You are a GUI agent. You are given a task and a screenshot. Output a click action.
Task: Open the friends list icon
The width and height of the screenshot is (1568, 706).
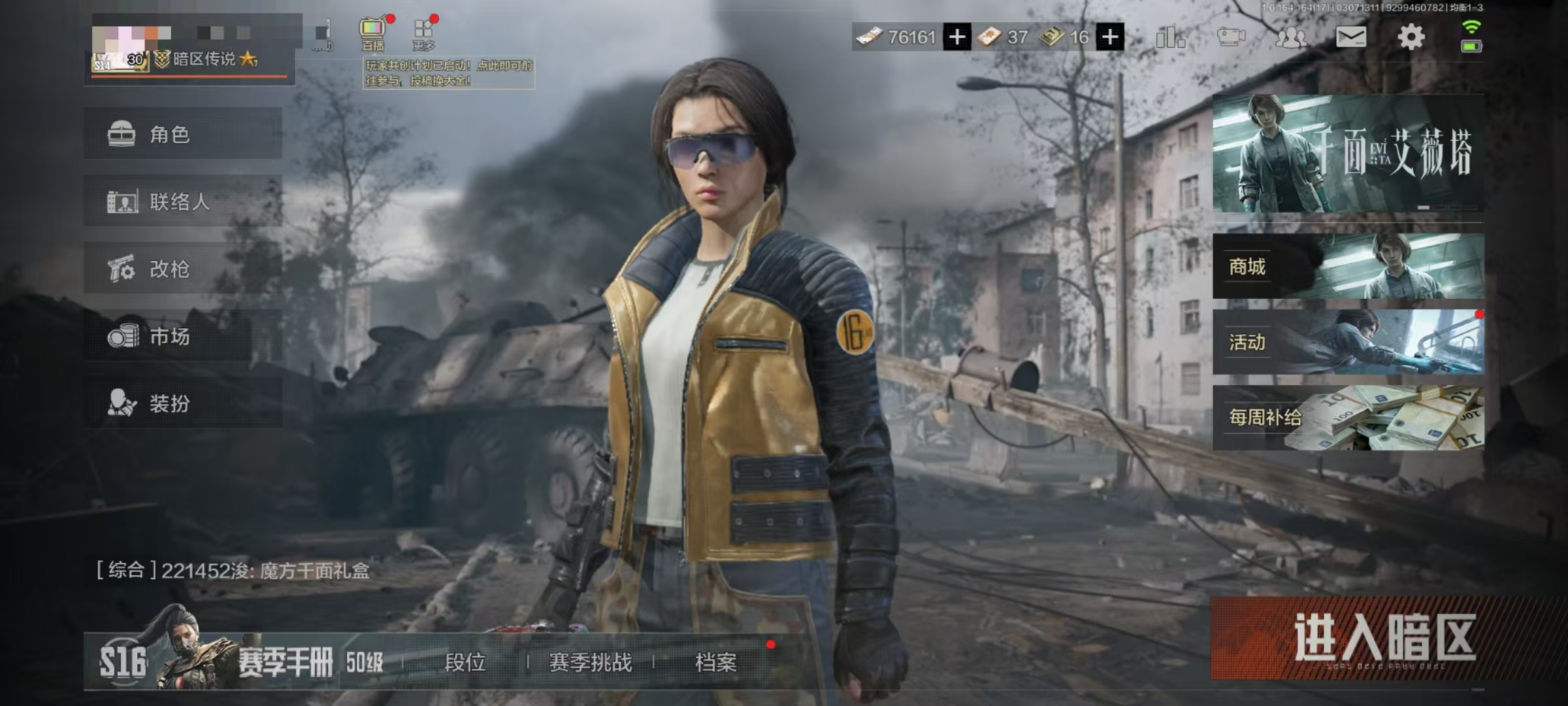point(1290,37)
